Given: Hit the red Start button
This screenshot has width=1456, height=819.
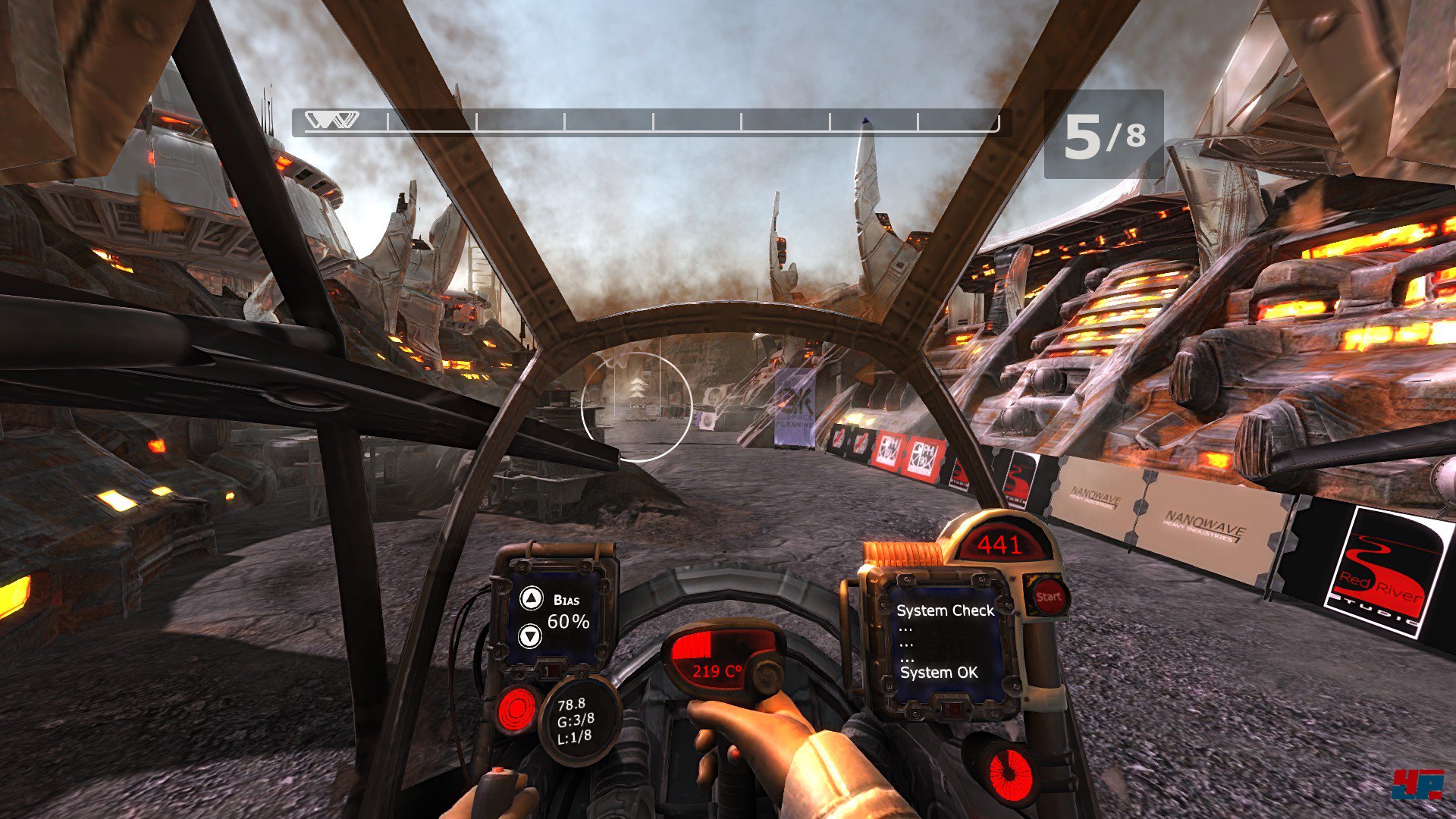Looking at the screenshot, I should pyautogui.click(x=1048, y=596).
